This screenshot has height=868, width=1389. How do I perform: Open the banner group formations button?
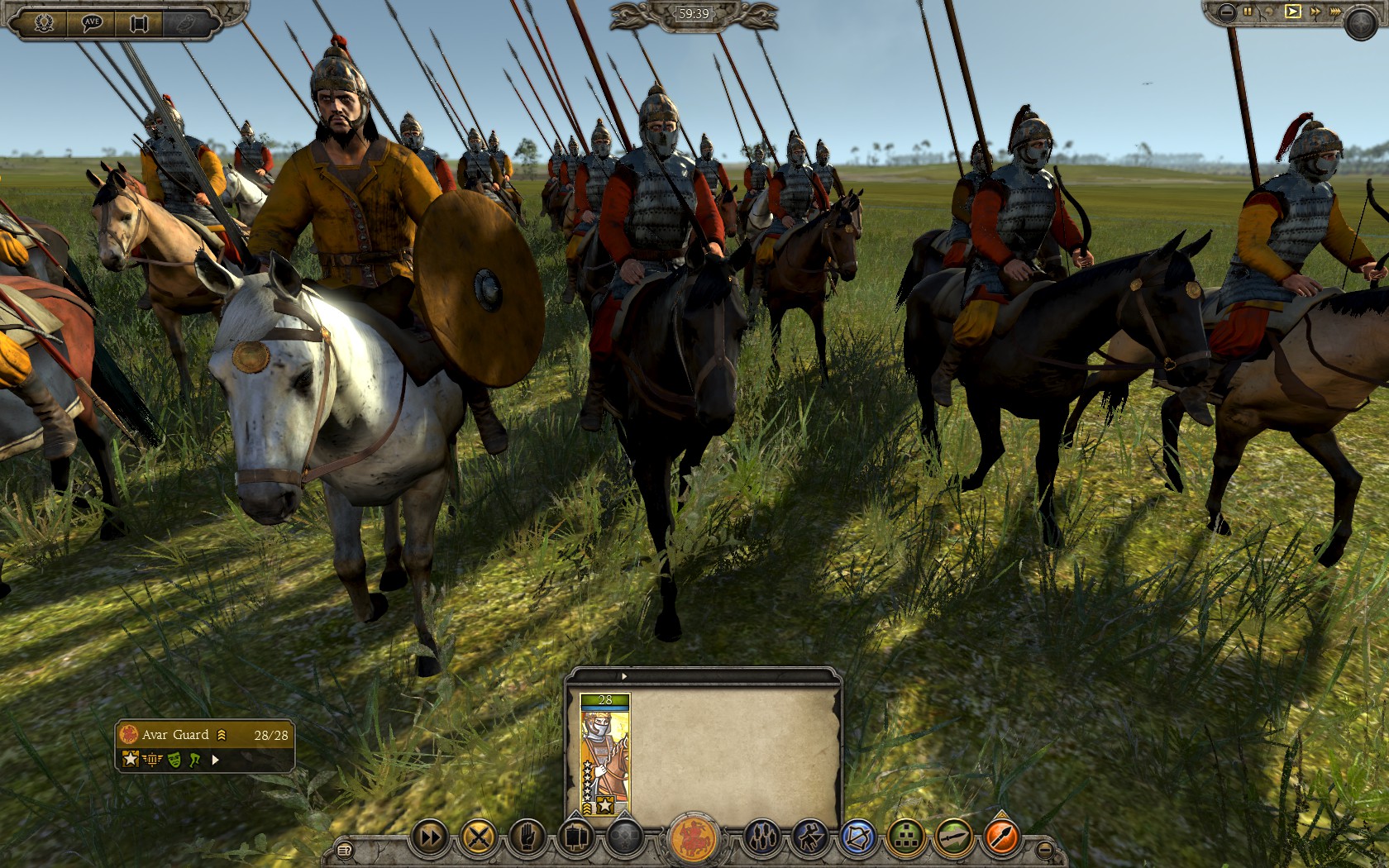[574, 838]
